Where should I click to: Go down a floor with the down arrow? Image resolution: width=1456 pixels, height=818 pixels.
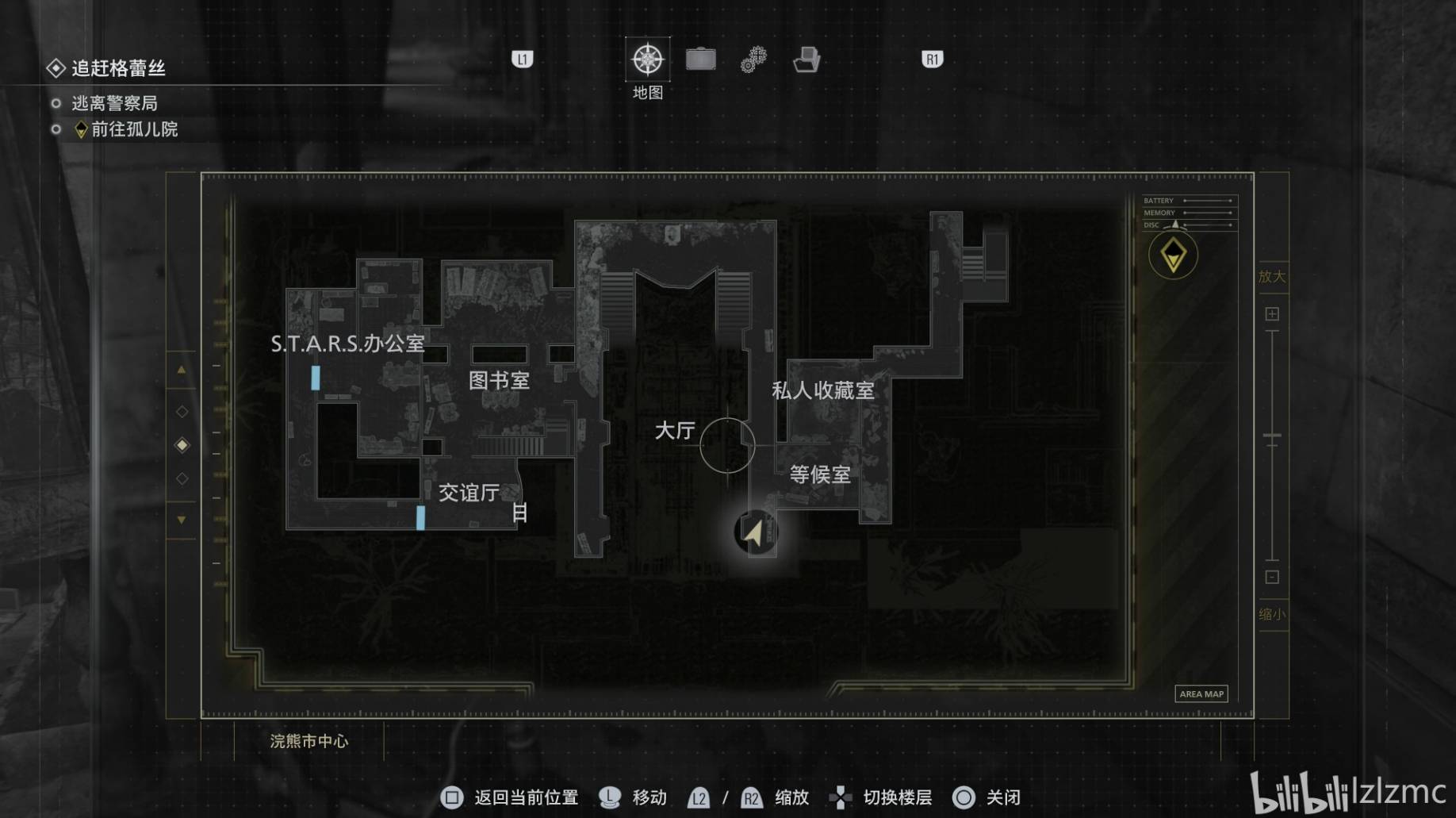coord(182,520)
